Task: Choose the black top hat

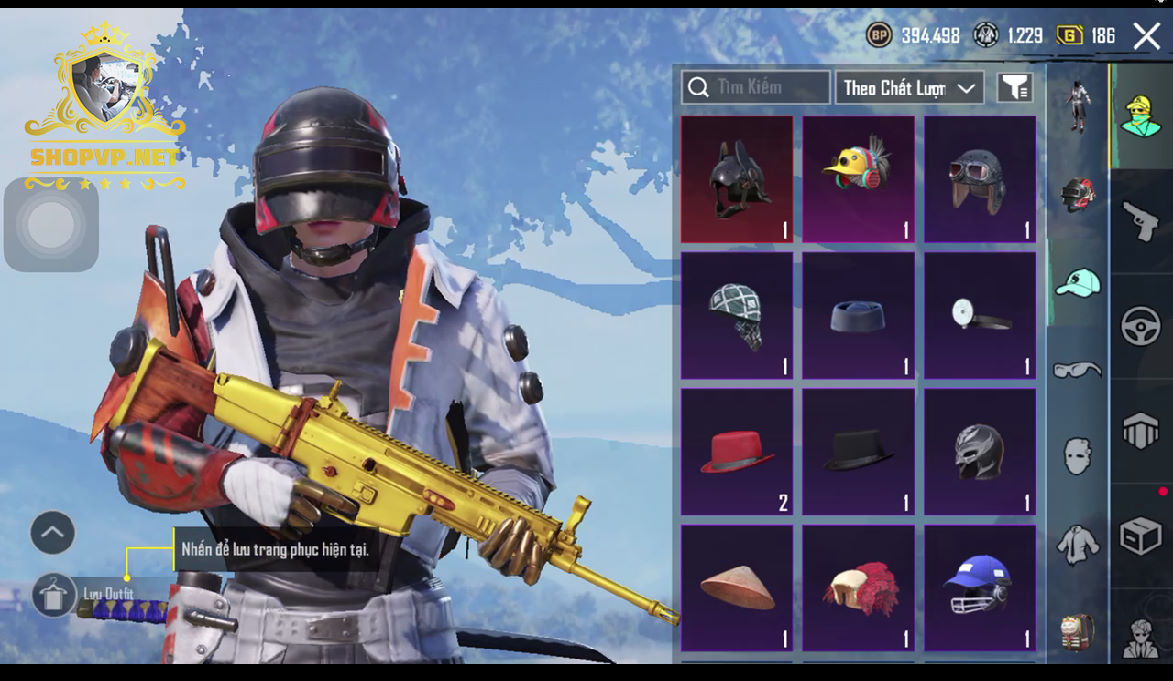Action: pyautogui.click(x=858, y=452)
